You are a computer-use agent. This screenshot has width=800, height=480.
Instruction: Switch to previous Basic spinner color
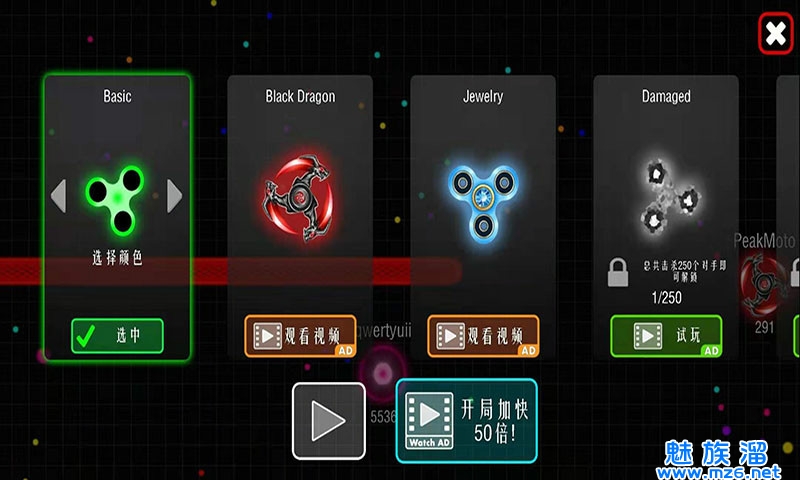[x=58, y=195]
